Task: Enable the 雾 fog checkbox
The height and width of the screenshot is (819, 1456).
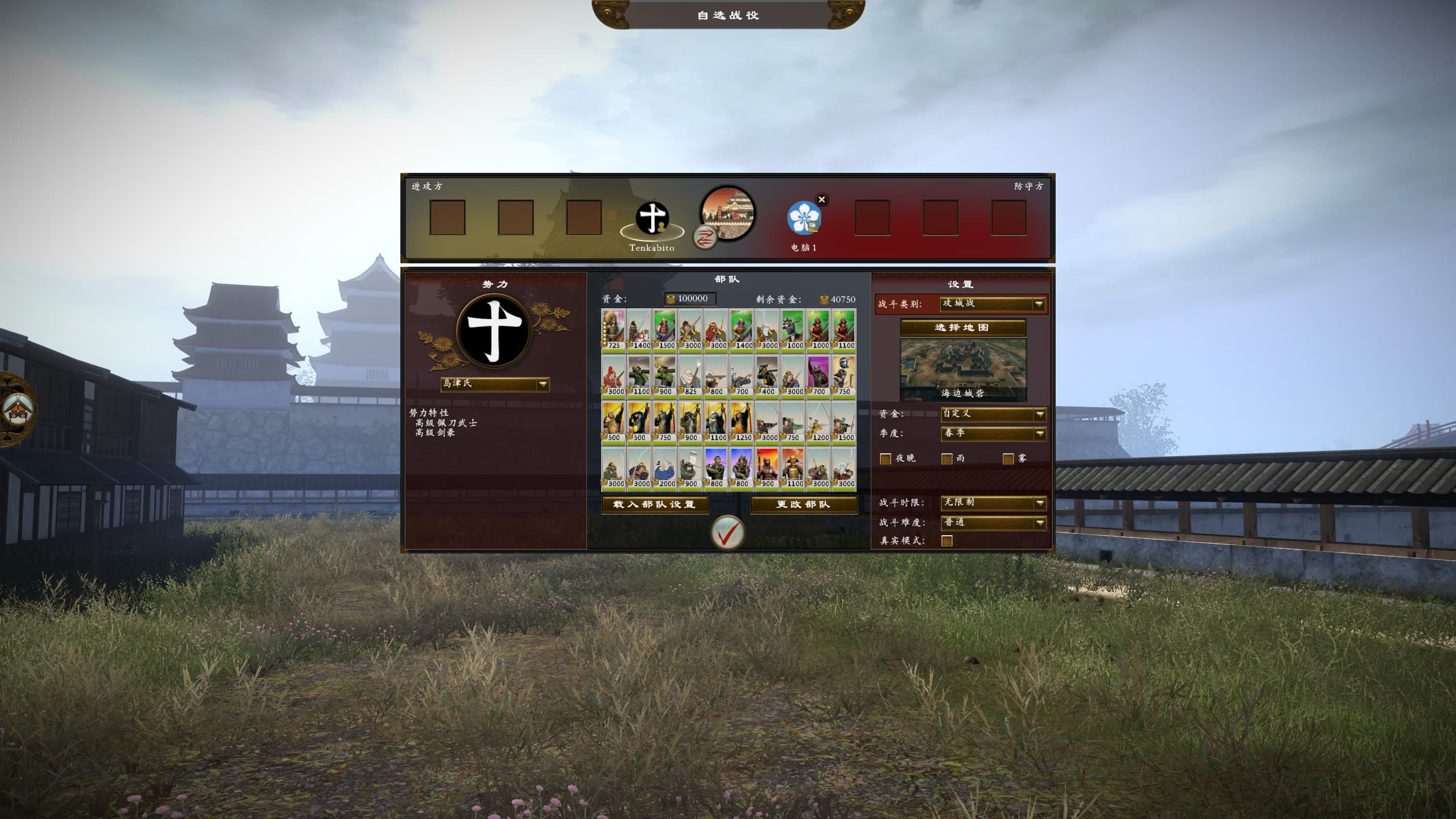Action: click(x=1008, y=458)
